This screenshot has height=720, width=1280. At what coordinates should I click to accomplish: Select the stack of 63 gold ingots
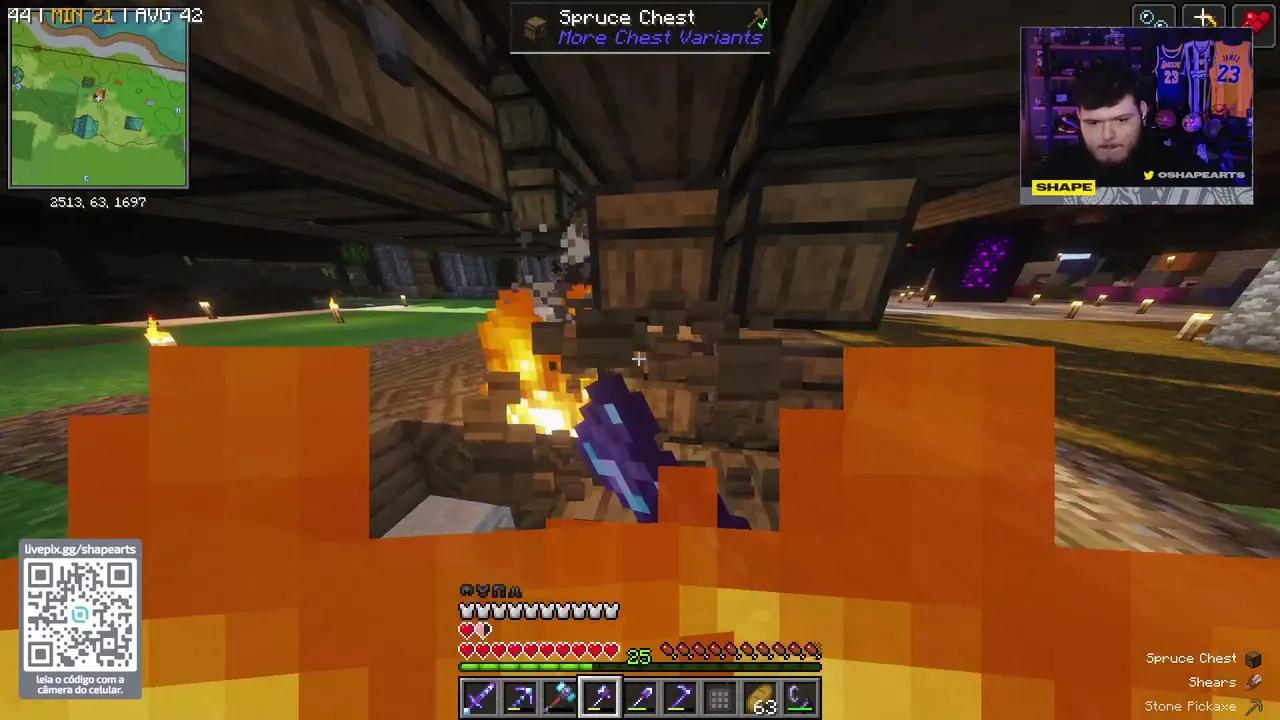(759, 697)
